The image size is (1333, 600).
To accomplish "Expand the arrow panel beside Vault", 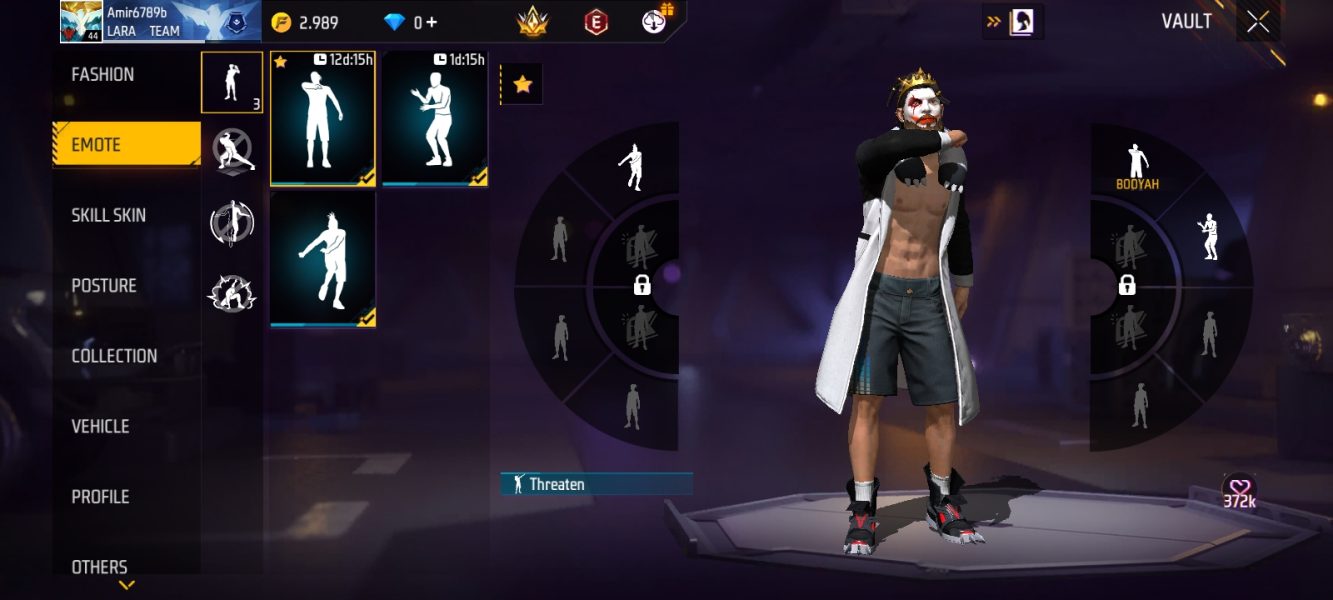I will [x=1012, y=21].
